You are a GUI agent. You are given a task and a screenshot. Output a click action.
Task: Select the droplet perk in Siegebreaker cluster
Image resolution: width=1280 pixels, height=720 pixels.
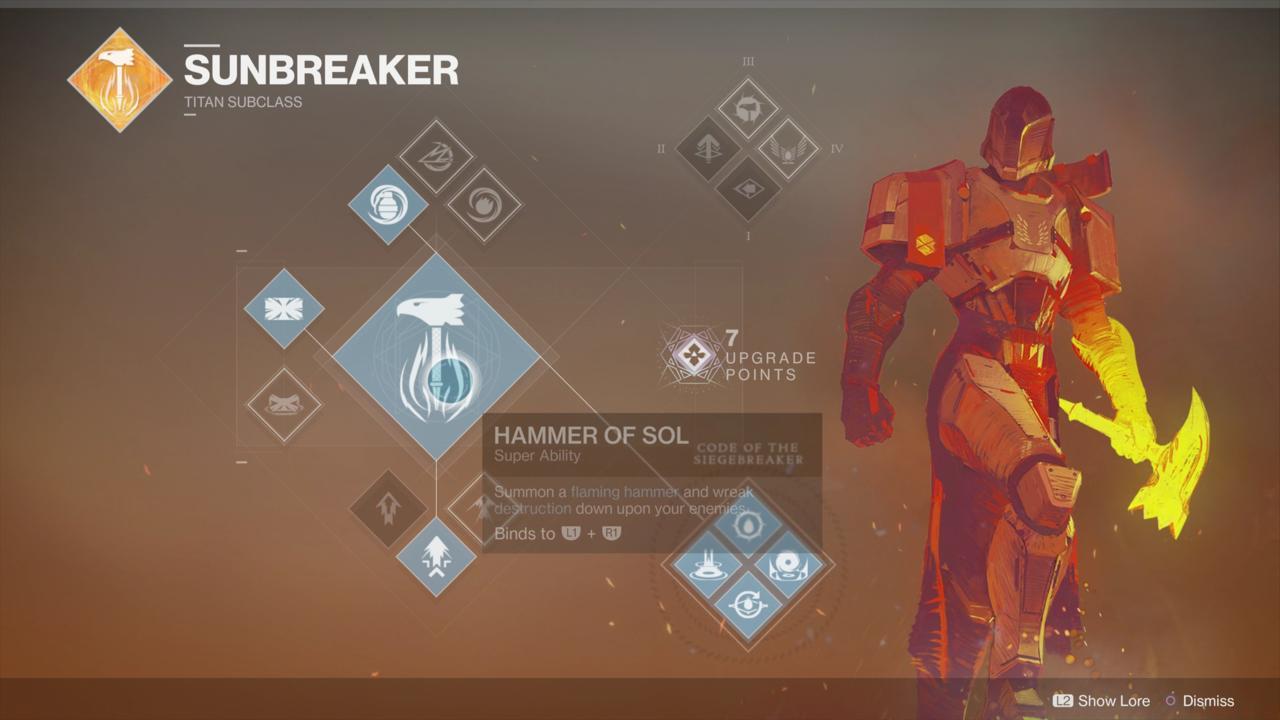pos(750,524)
